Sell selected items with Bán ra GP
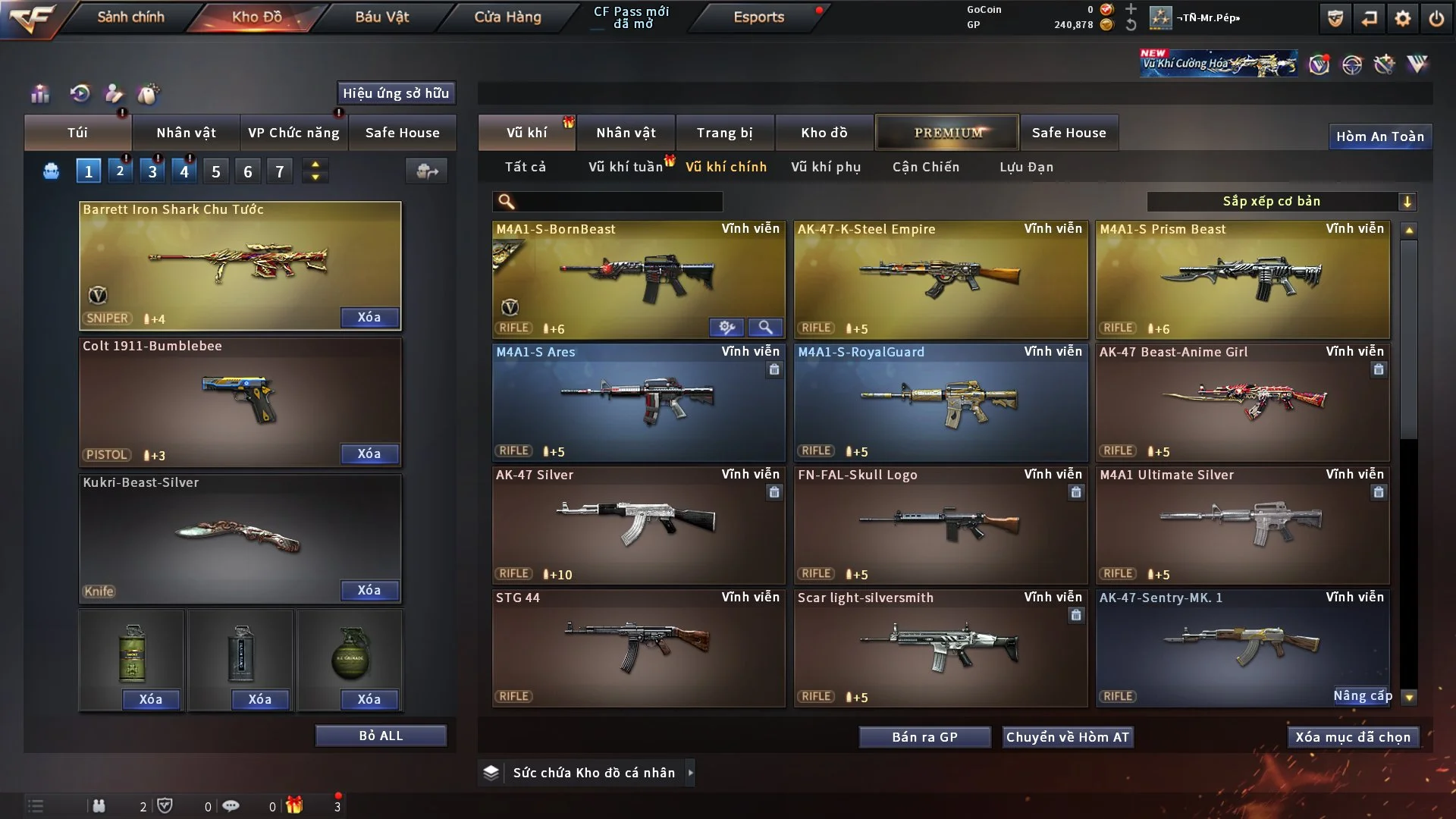Image resolution: width=1456 pixels, height=819 pixels. pyautogui.click(x=924, y=737)
